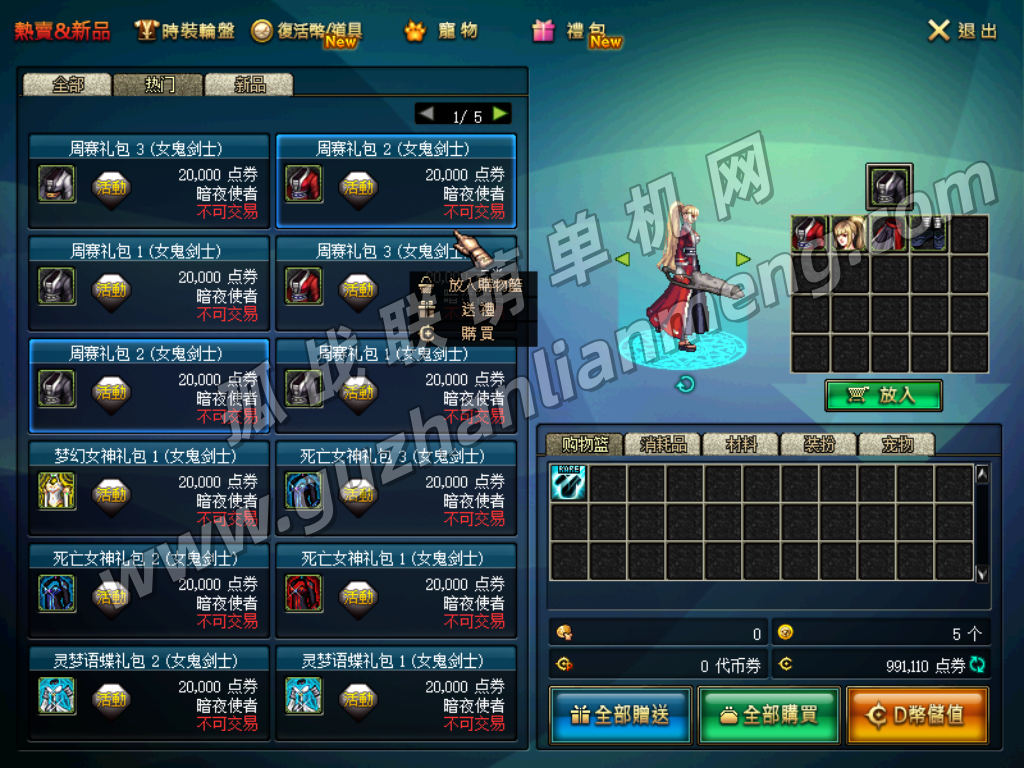Switch to the 消耗品 inventory tab
1024x768 pixels.
tap(663, 445)
